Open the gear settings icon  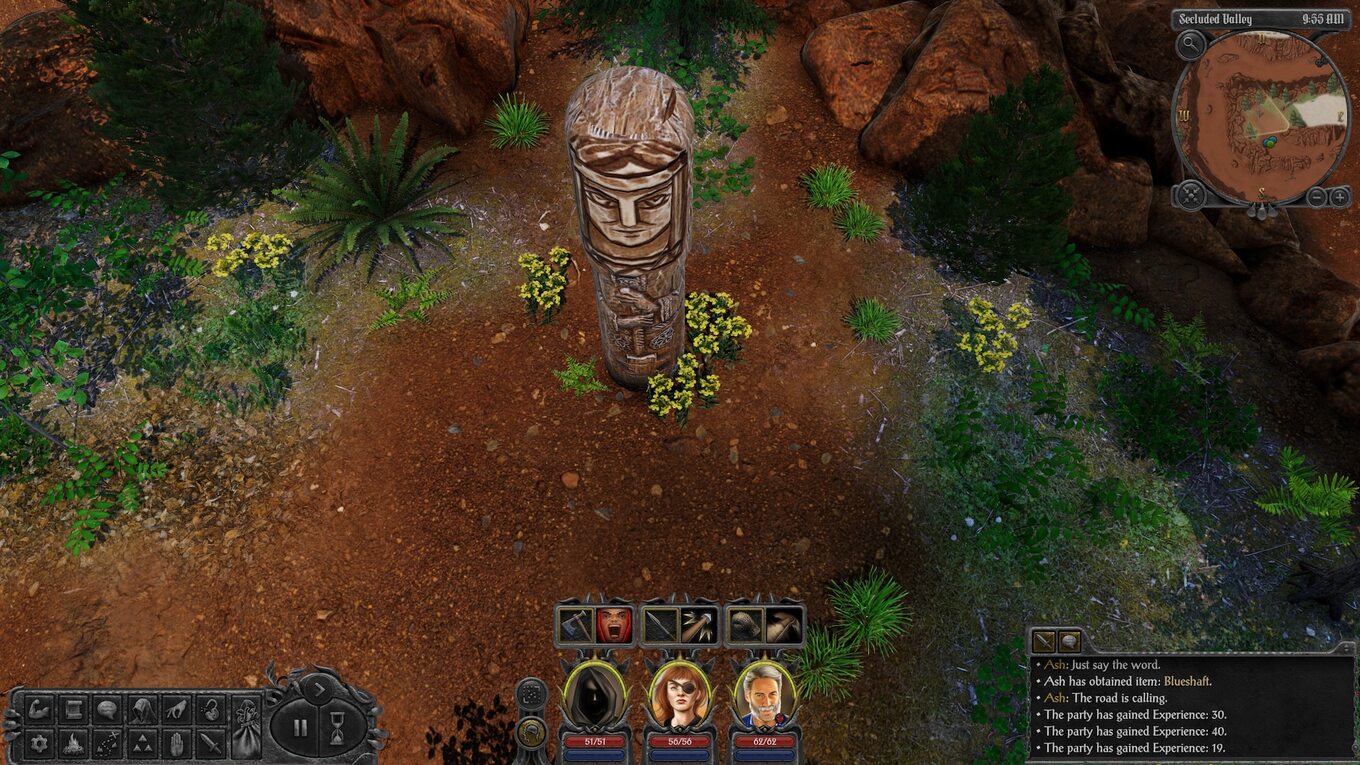[40, 743]
